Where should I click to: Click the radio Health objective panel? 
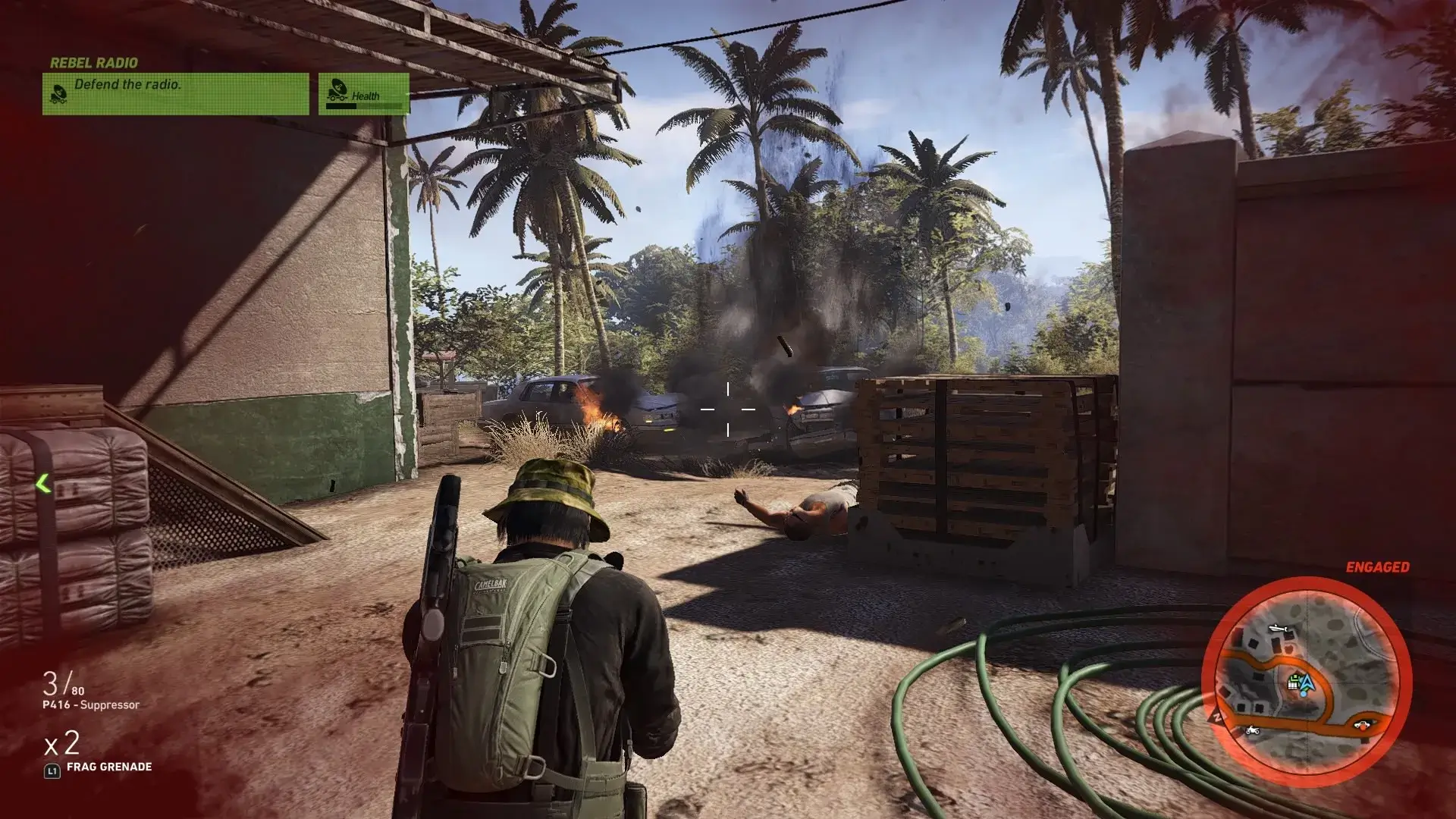tap(364, 94)
